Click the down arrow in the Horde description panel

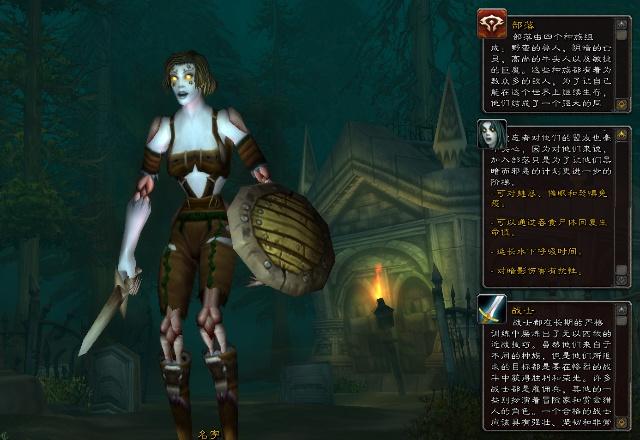[621, 103]
